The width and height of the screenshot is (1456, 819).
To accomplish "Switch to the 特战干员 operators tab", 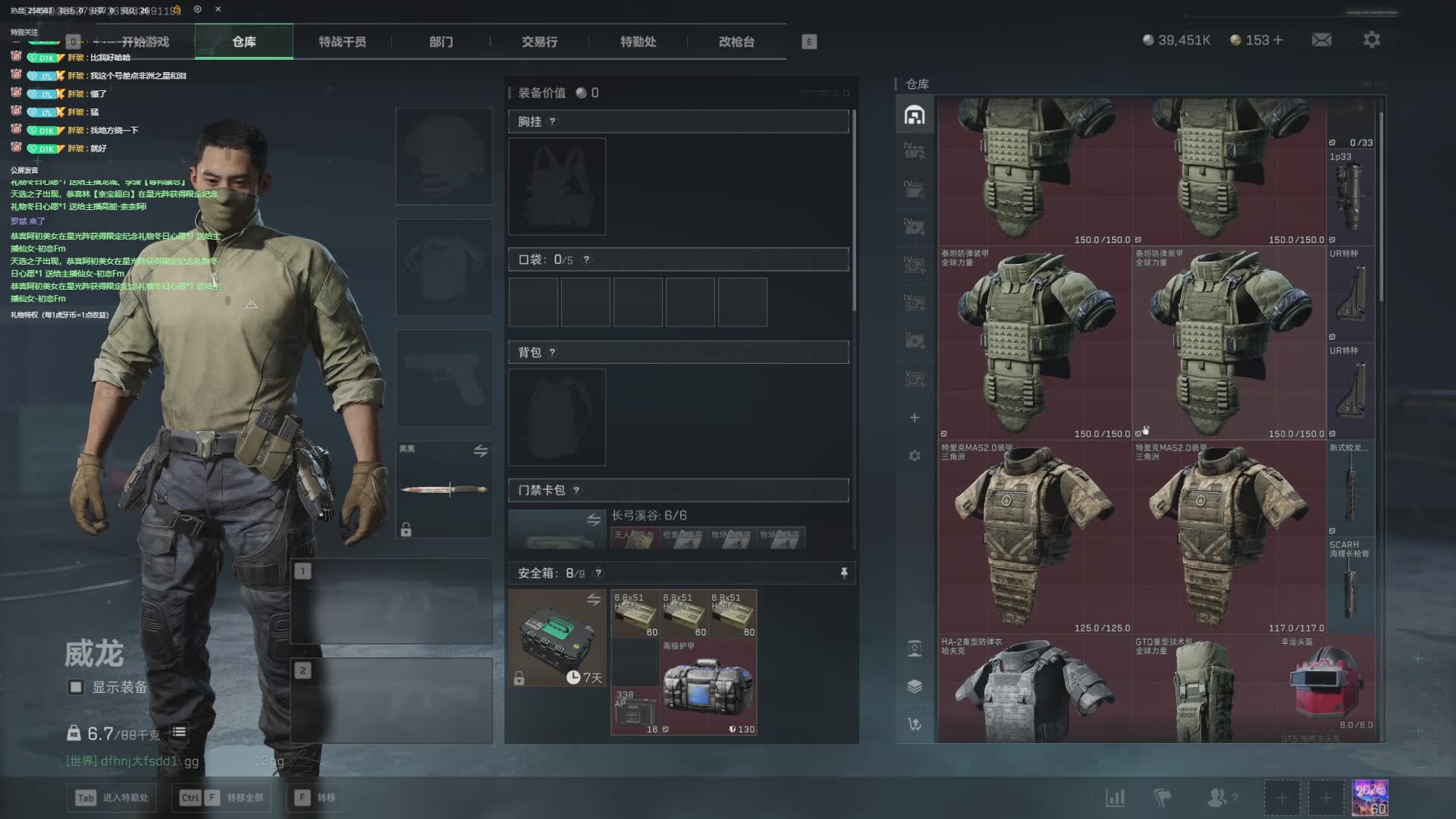I will pos(342,42).
